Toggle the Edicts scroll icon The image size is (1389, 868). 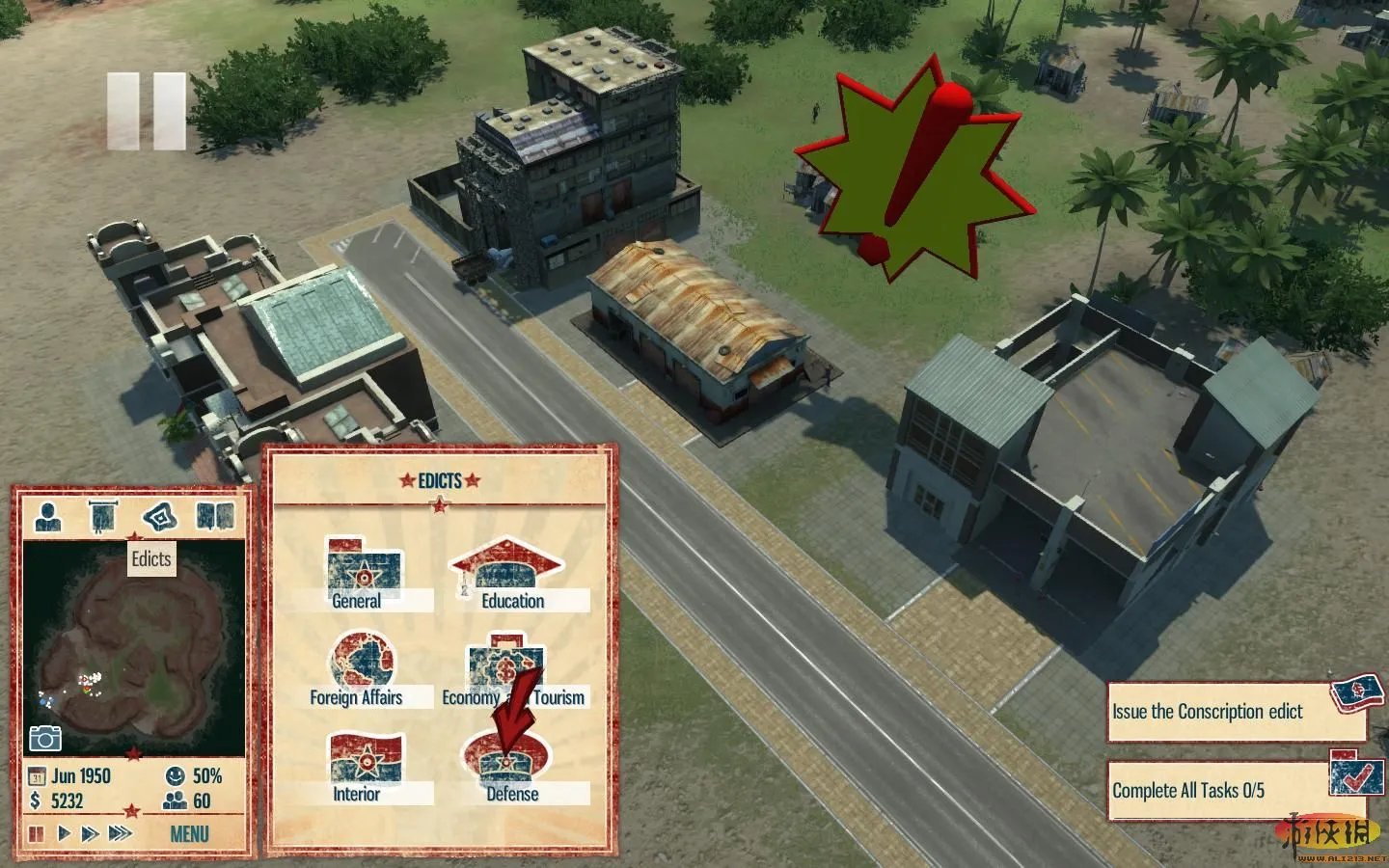tap(159, 517)
